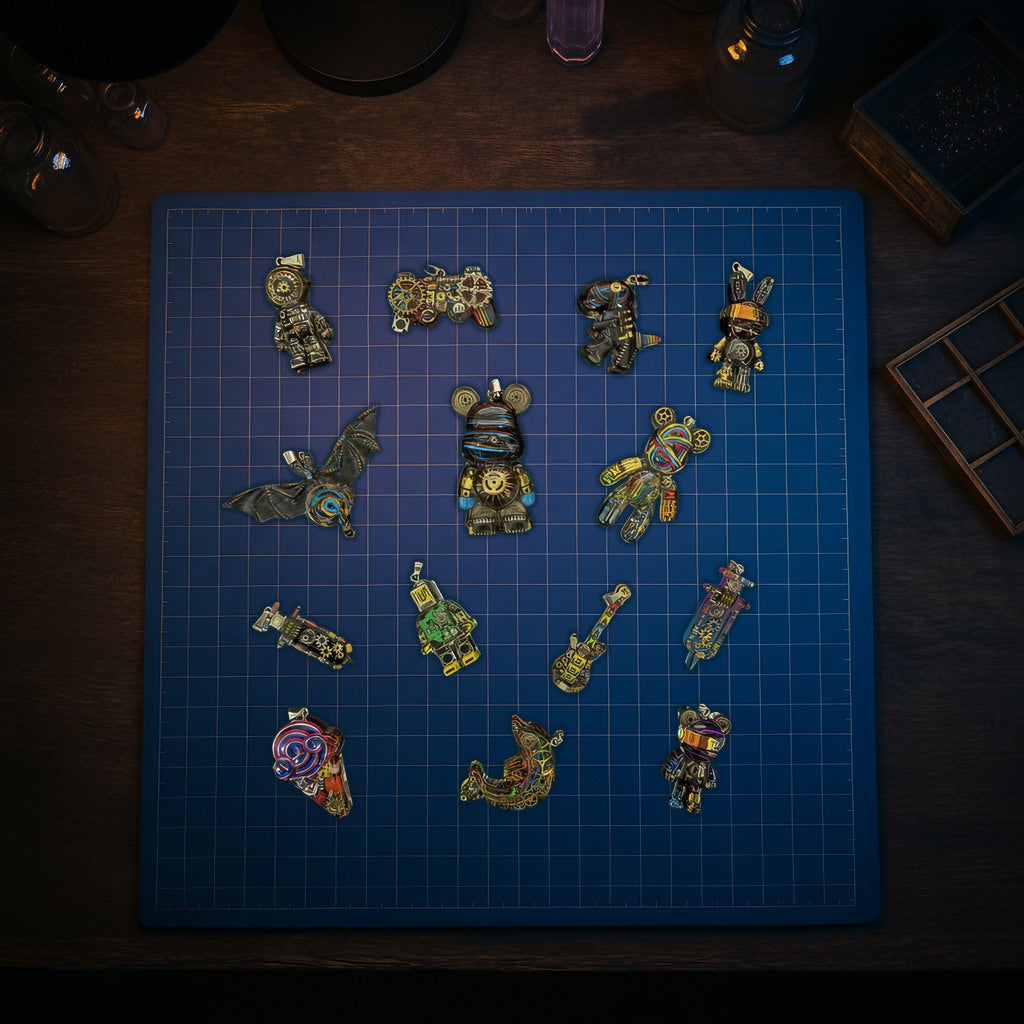
Task: Choose the black dinosaur charm
Action: click(612, 323)
